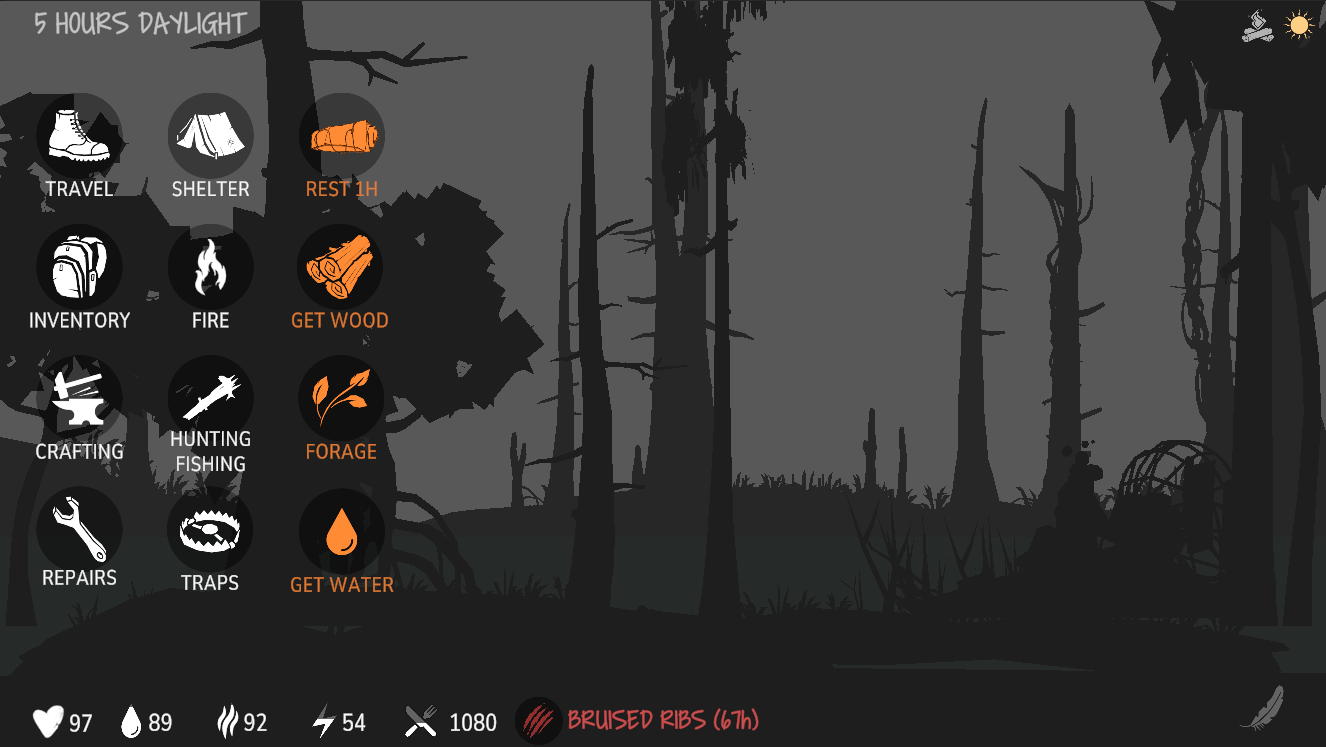The image size is (1326, 747).
Task: Open Hunting Fishing with the spear icon
Action: [x=210, y=397]
